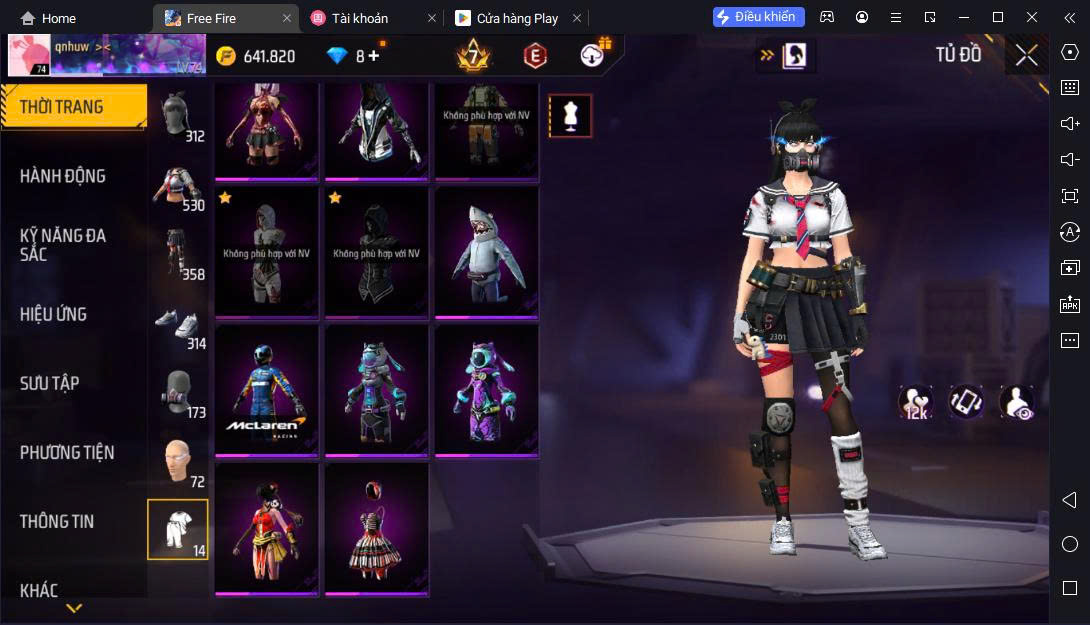
Task: Switch to the Kỹ Năng Đa Sắc tab
Action: [x=63, y=245]
